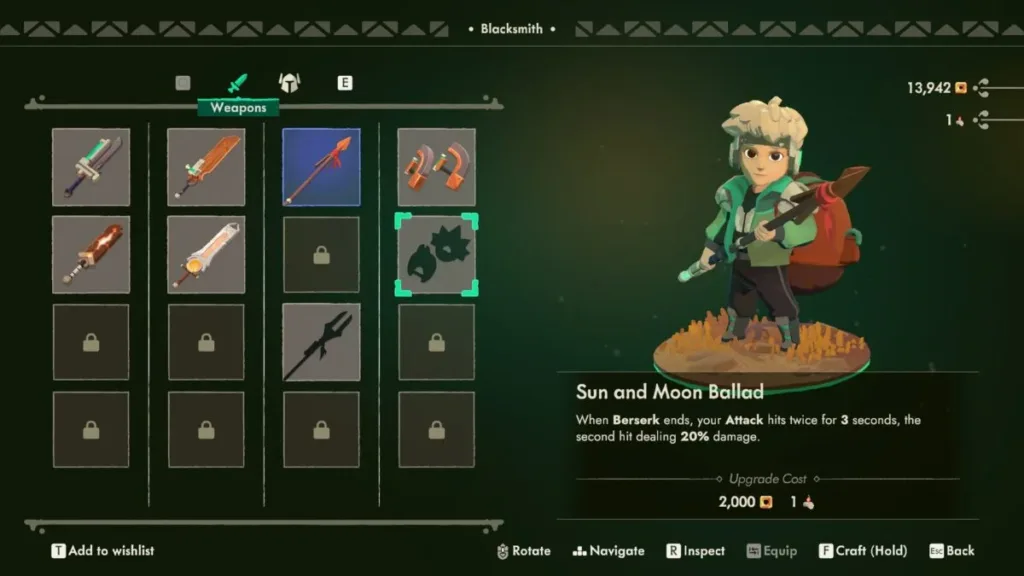
Task: Select the green-hilted gray greatsword slot
Action: [91, 167]
